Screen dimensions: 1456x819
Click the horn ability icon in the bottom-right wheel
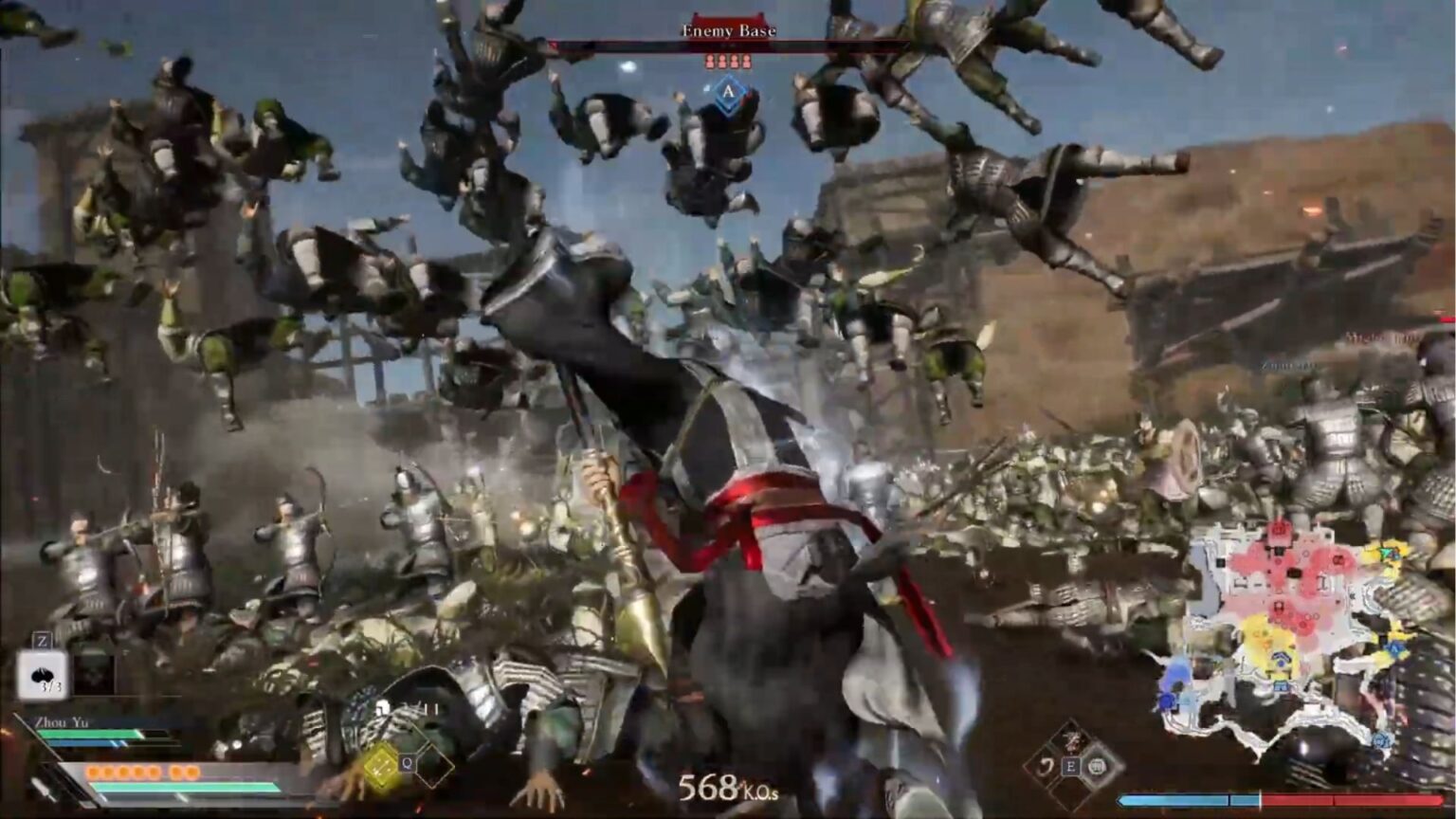coord(1098,767)
